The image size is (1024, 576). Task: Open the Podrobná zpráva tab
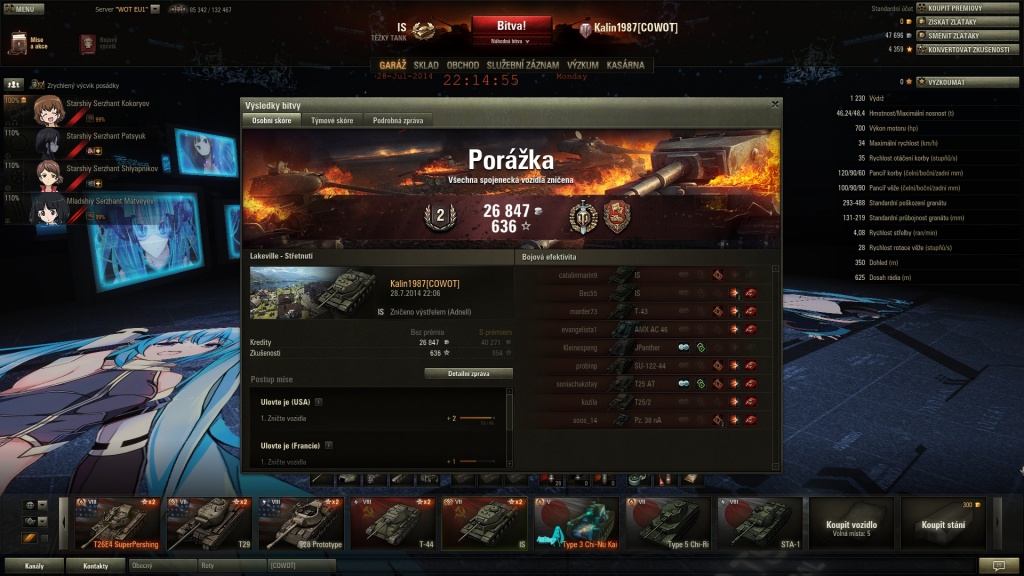pos(398,120)
